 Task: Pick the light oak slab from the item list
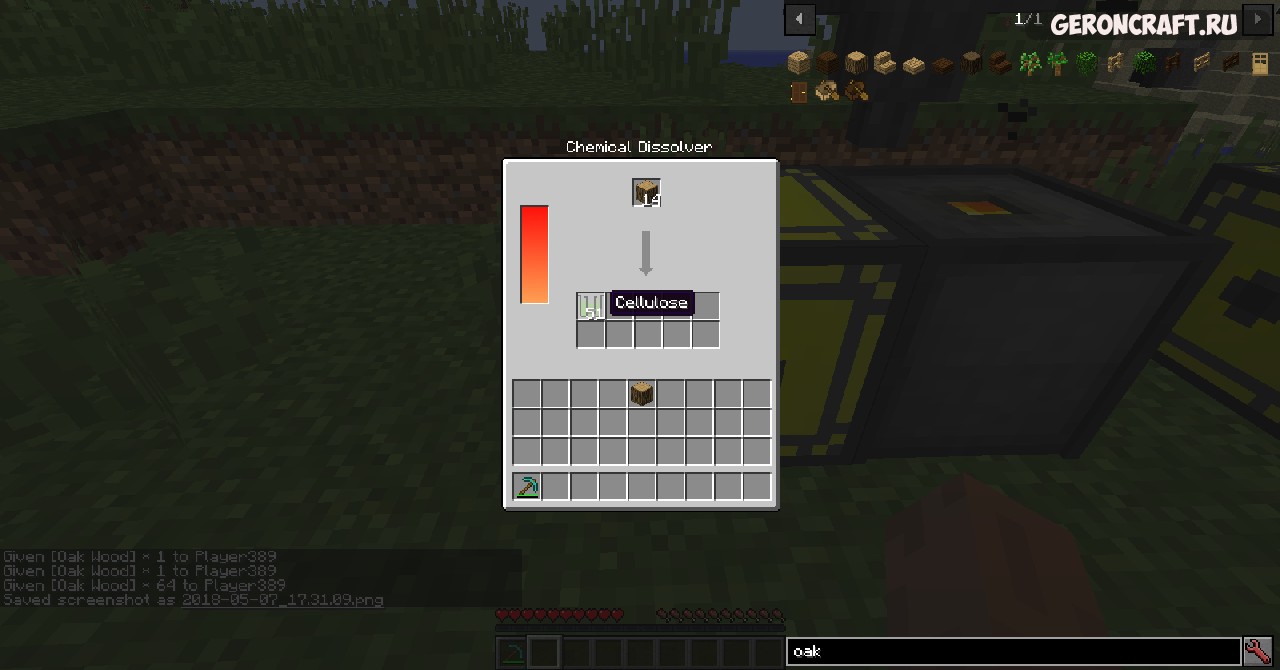pyautogui.click(x=913, y=66)
